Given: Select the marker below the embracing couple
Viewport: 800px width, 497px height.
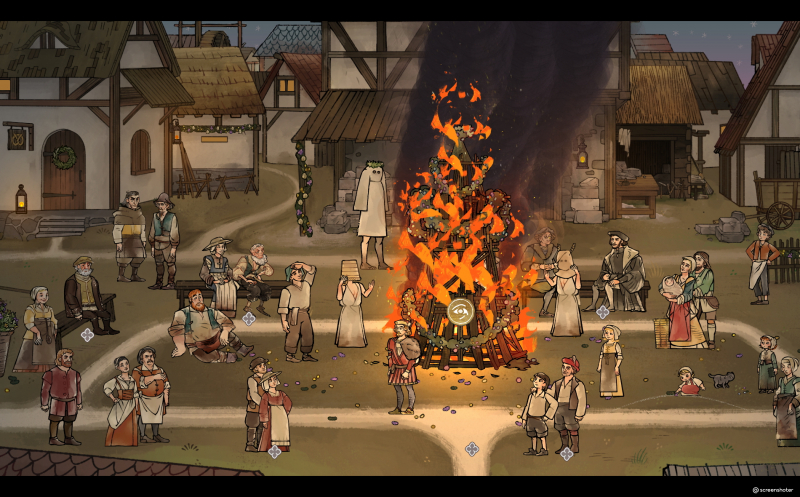Looking at the screenshot, I should point(274,452).
